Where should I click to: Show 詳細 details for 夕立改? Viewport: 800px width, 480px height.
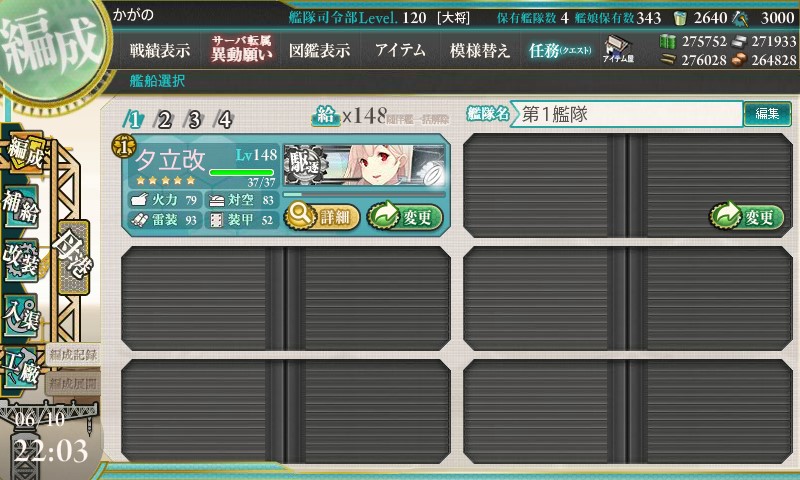pyautogui.click(x=321, y=215)
